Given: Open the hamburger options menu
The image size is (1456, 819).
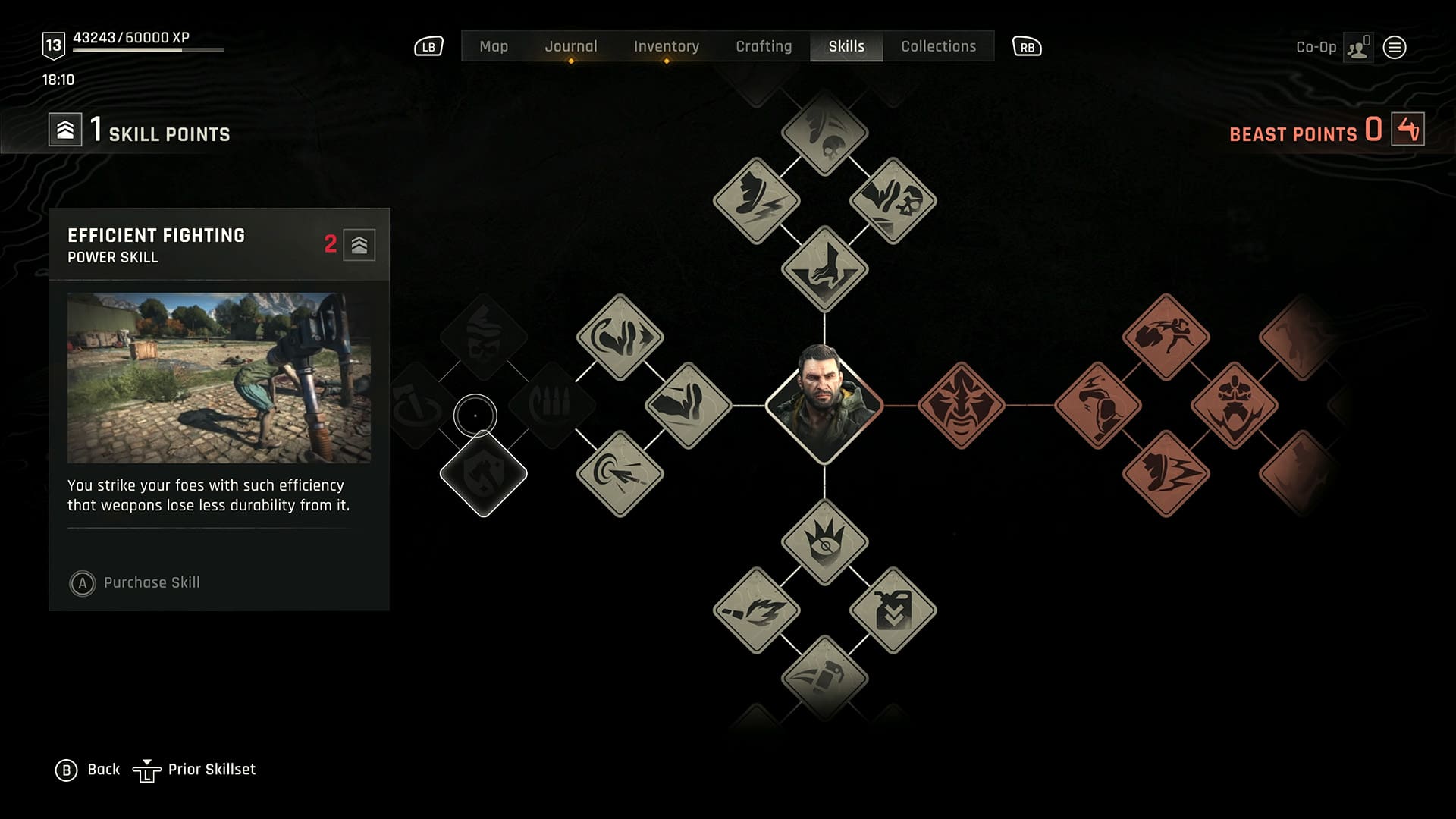Looking at the screenshot, I should tap(1395, 48).
